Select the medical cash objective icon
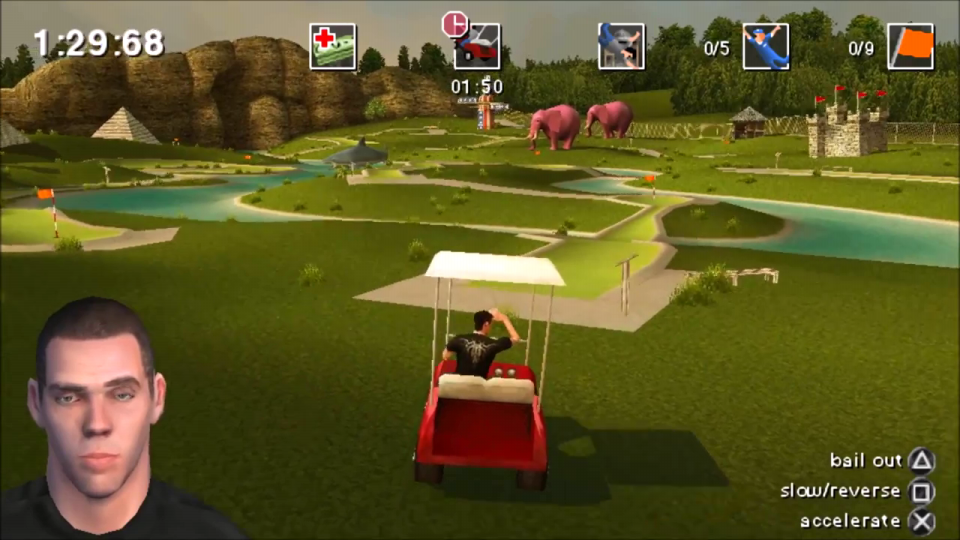The width and height of the screenshot is (960, 540). pyautogui.click(x=332, y=47)
